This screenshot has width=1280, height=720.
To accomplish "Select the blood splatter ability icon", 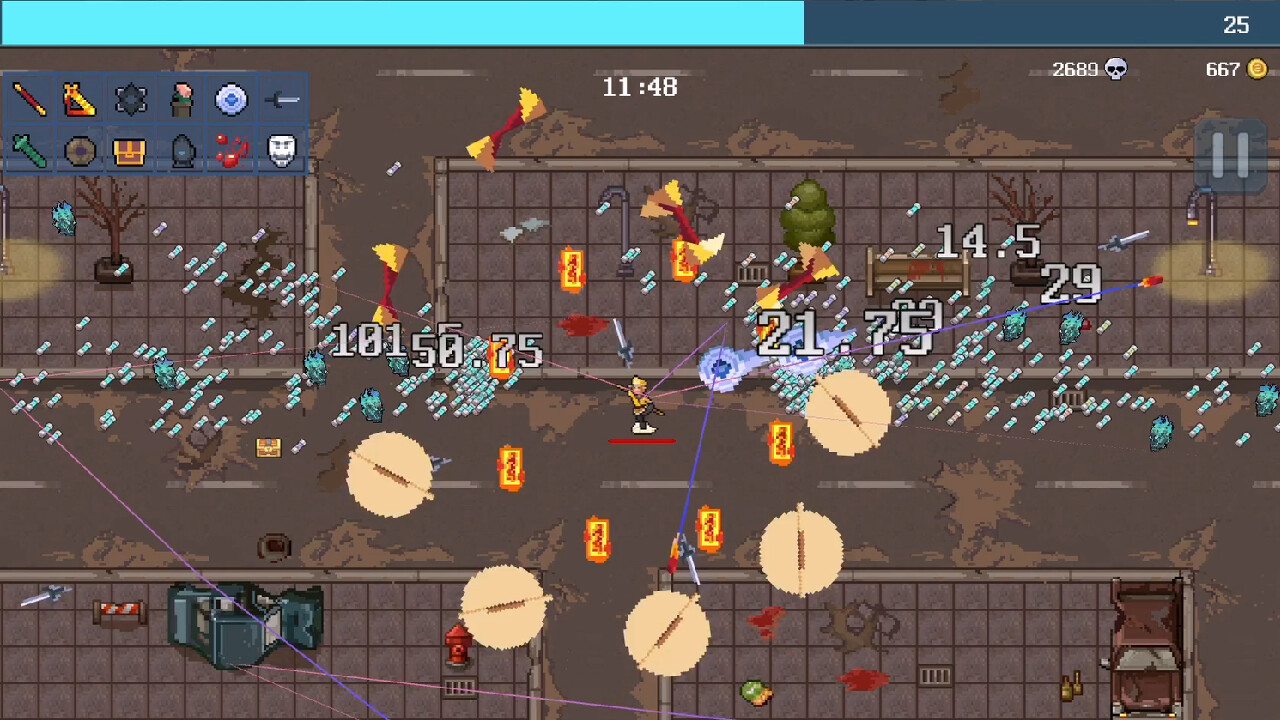I will coord(232,150).
